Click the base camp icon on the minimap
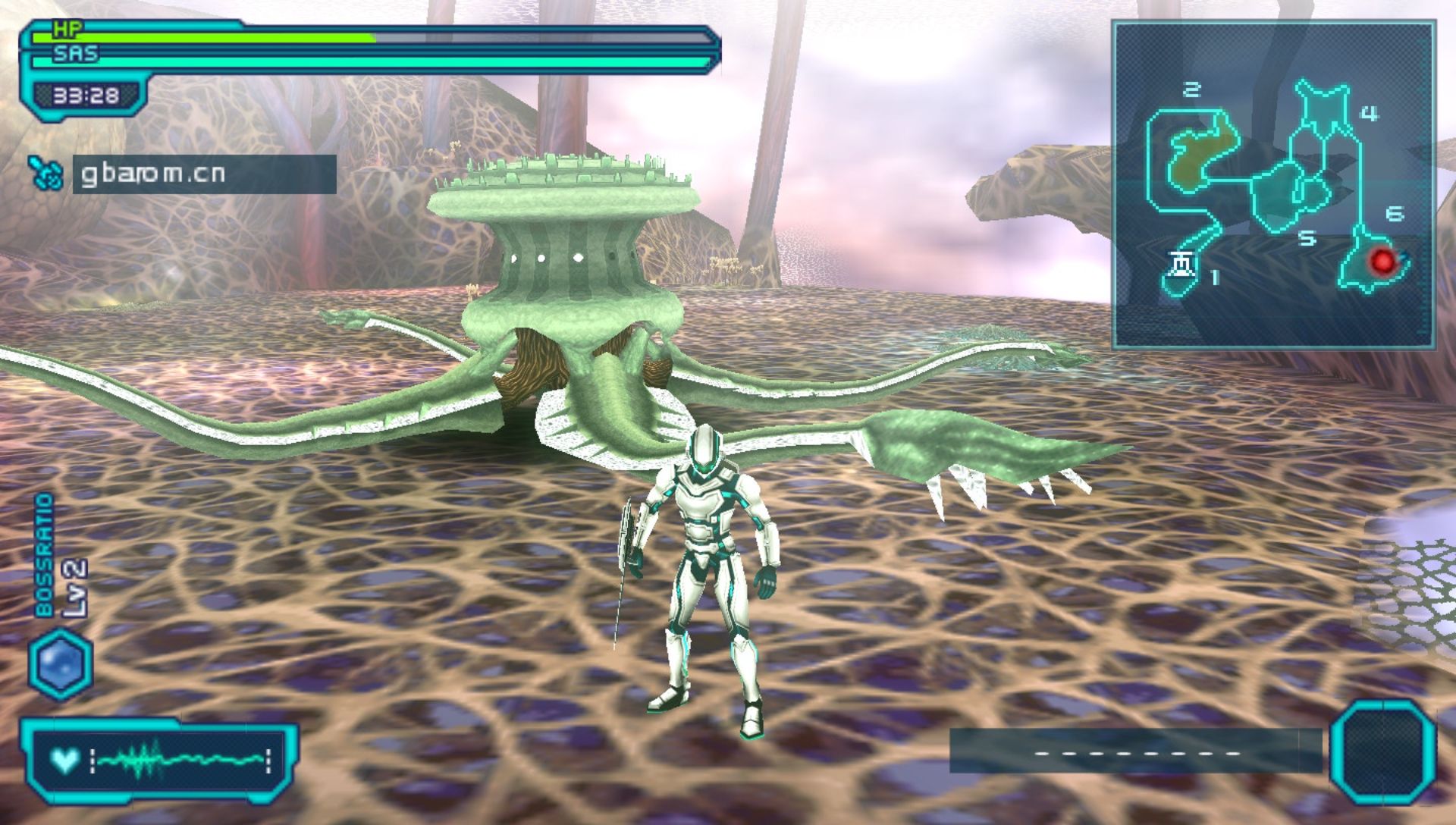Screen dimensions: 1456x825 (x=1181, y=265)
